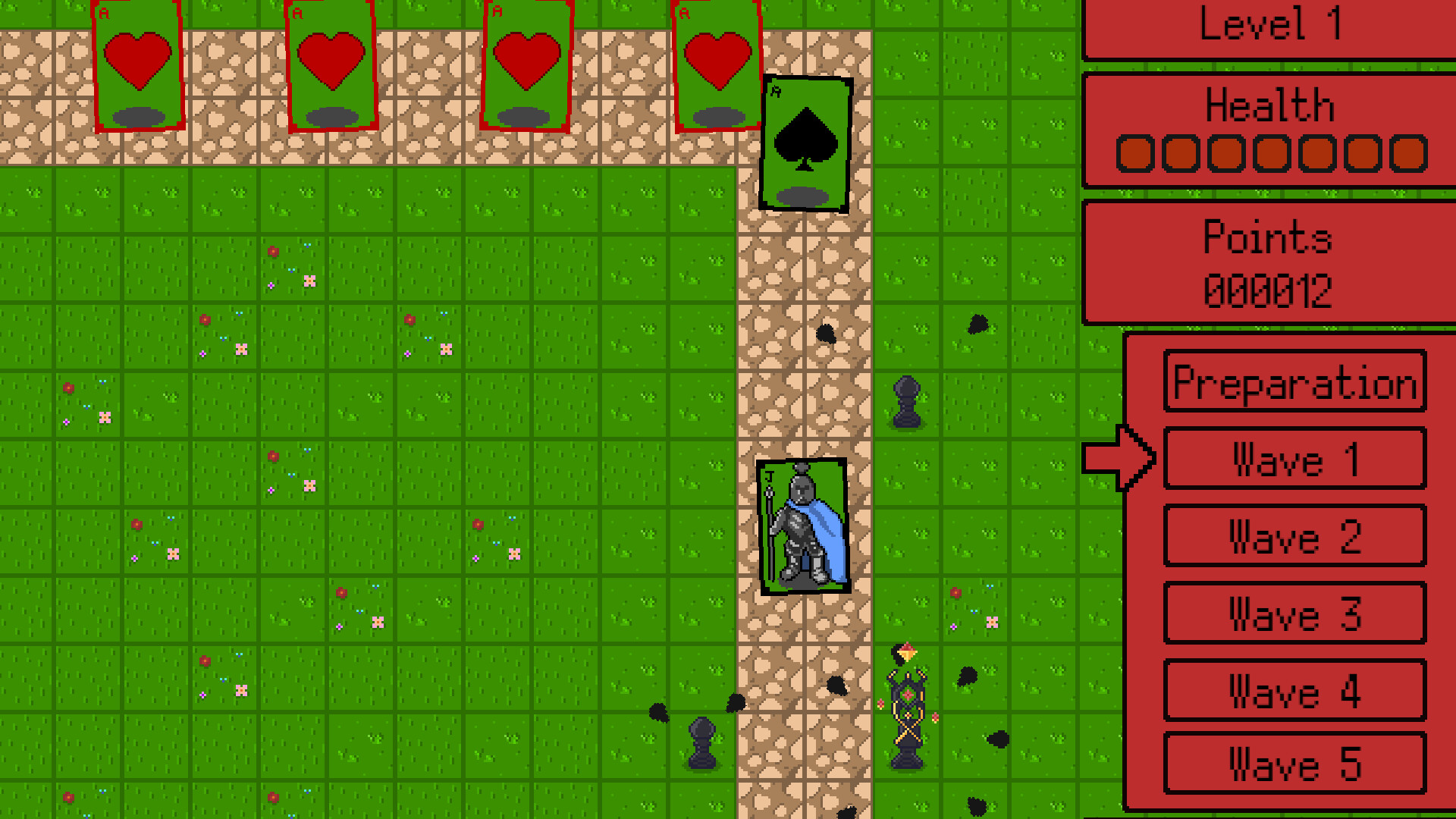
Task: Activate Wave 5
Action: [1294, 766]
